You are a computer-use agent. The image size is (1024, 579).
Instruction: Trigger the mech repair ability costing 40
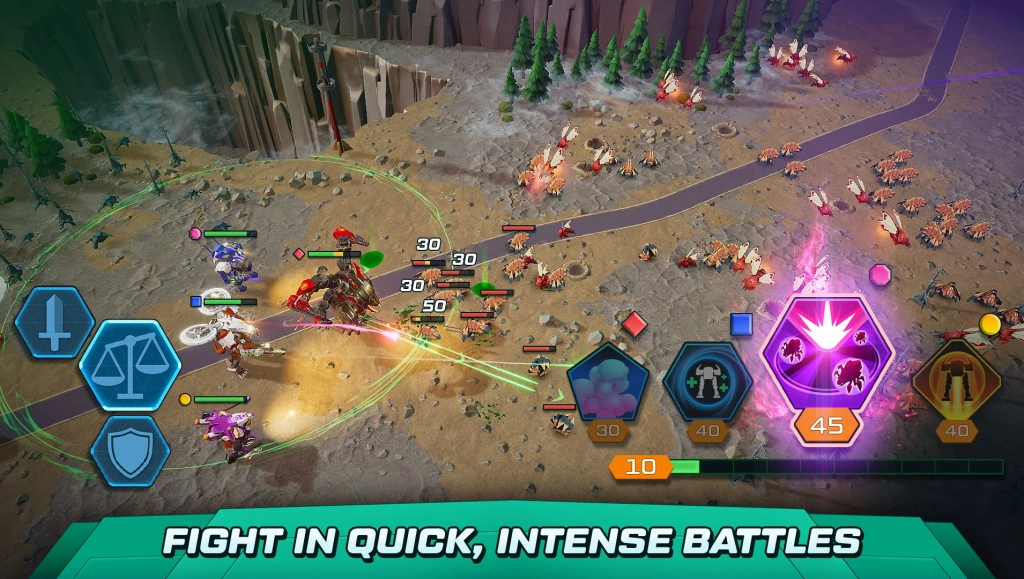pos(708,381)
